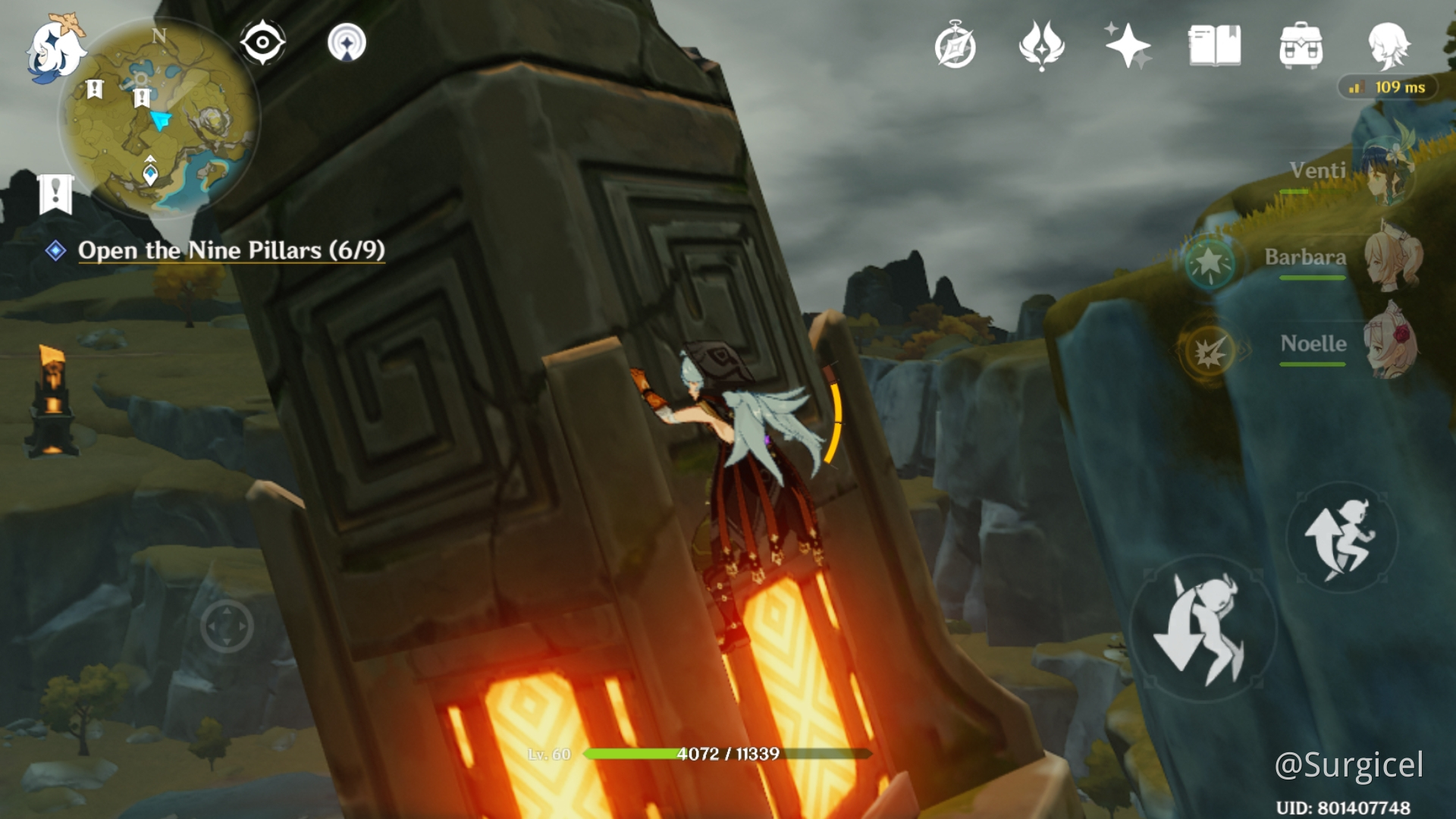Open the Inventory backpack icon
The image size is (1456, 819).
click(1302, 45)
